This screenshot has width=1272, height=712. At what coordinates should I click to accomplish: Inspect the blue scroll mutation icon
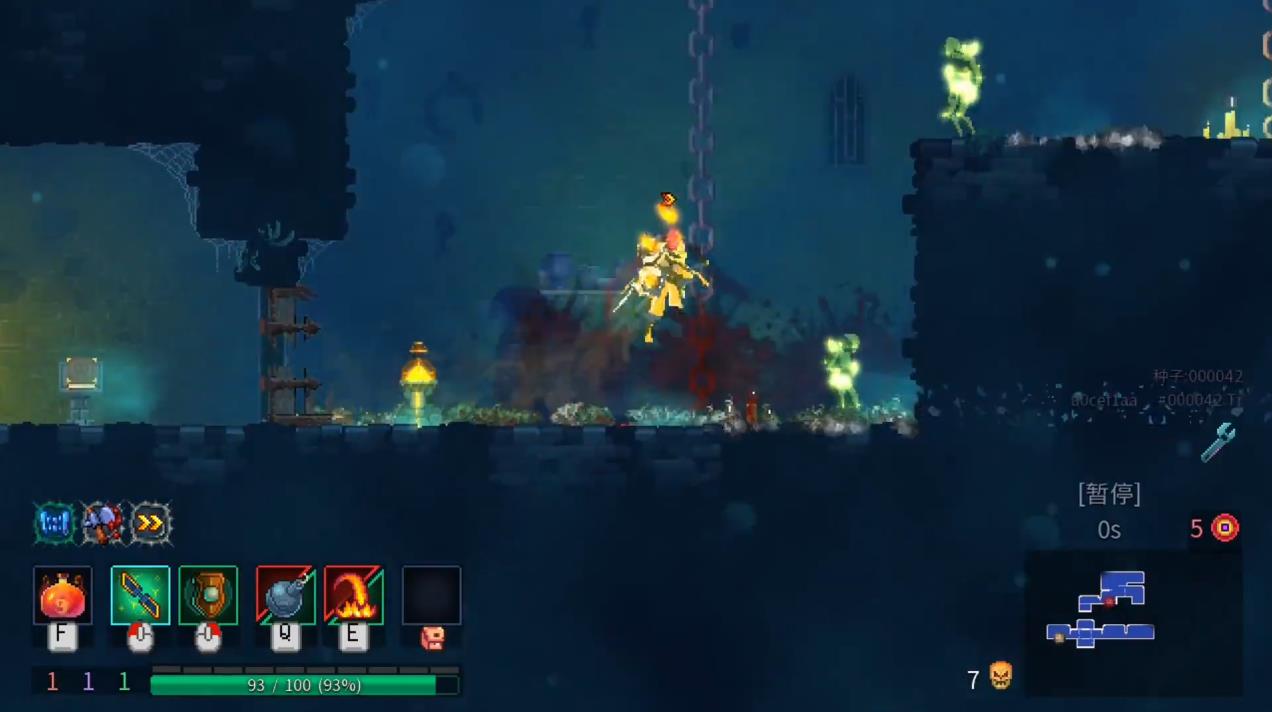point(55,523)
